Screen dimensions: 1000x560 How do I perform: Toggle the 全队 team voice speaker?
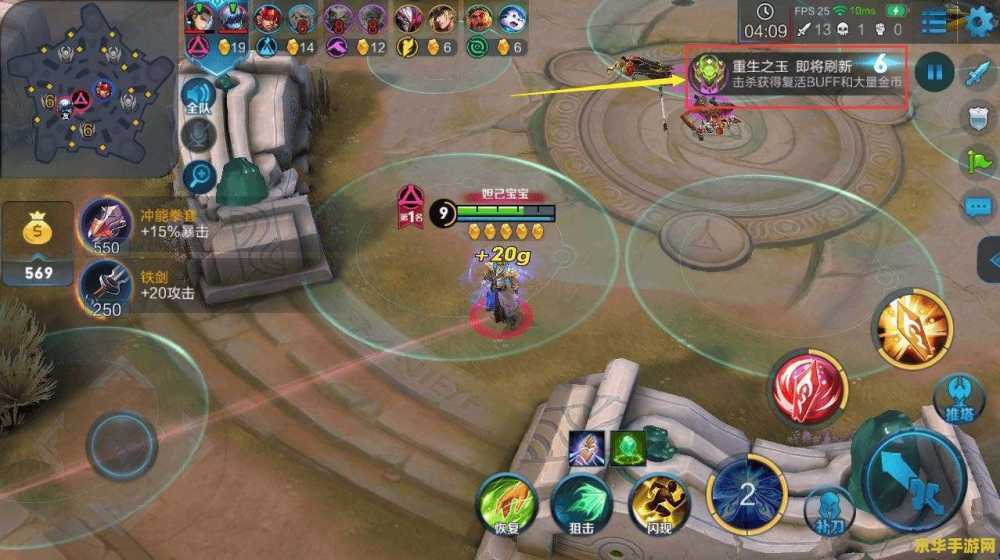point(198,96)
